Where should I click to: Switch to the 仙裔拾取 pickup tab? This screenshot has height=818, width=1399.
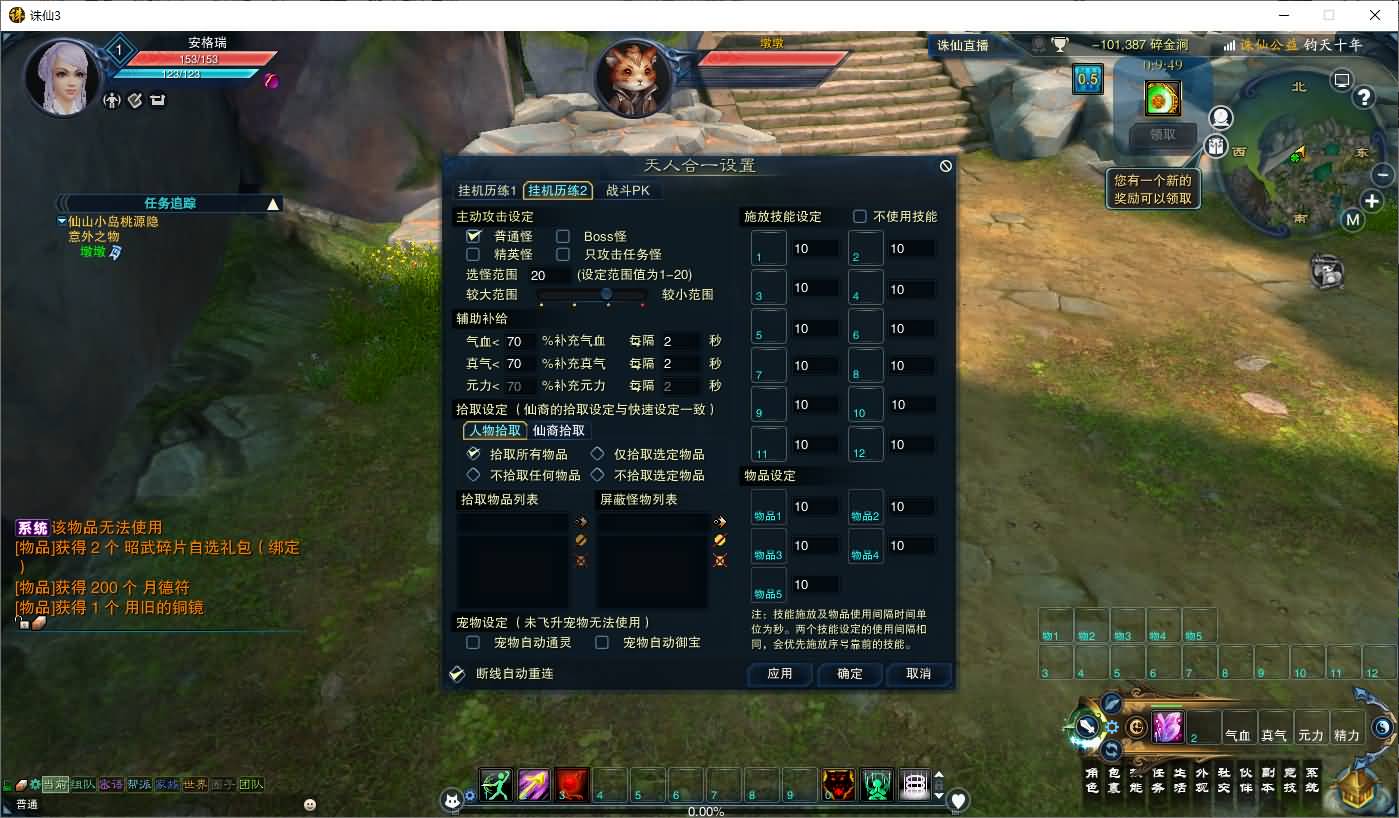pyautogui.click(x=557, y=431)
